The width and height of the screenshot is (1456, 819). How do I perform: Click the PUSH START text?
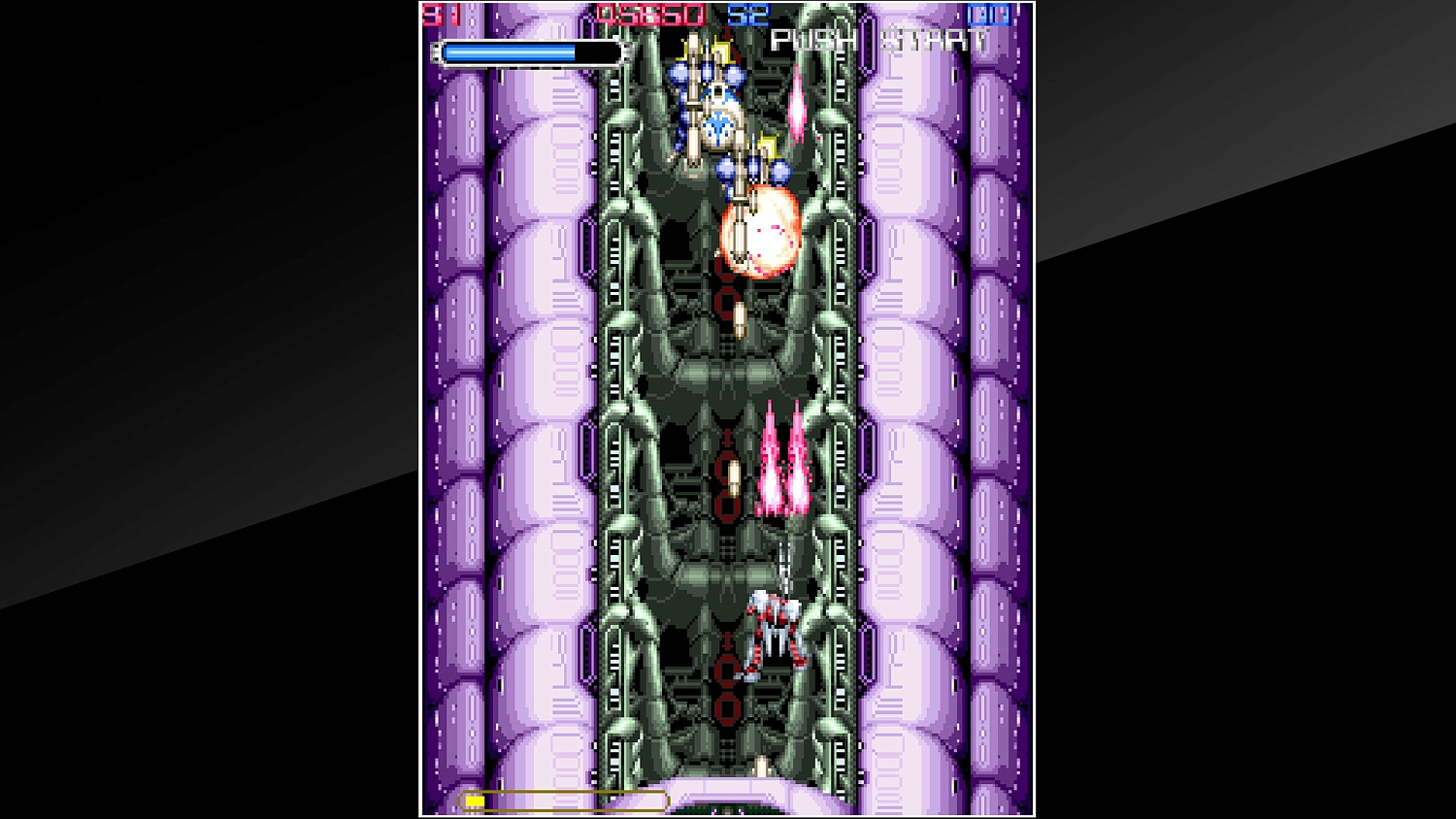[878, 41]
